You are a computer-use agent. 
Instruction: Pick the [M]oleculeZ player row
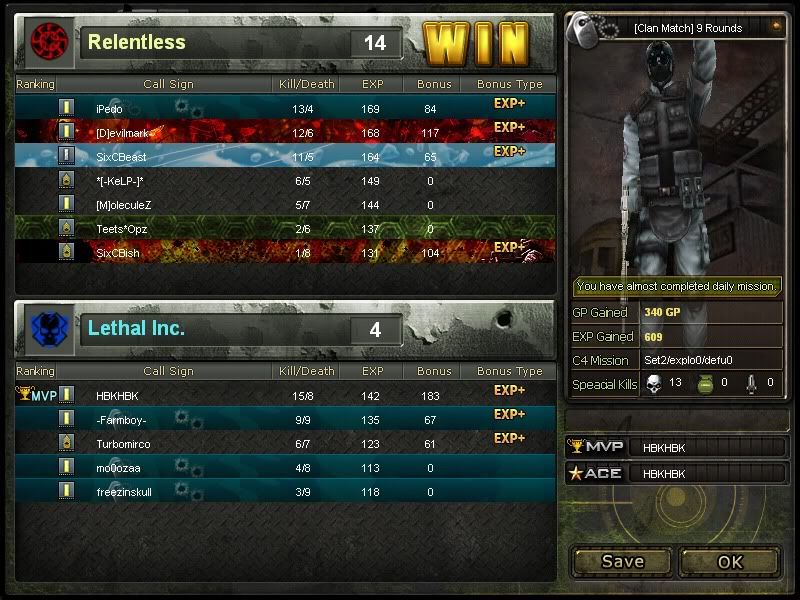(x=285, y=204)
